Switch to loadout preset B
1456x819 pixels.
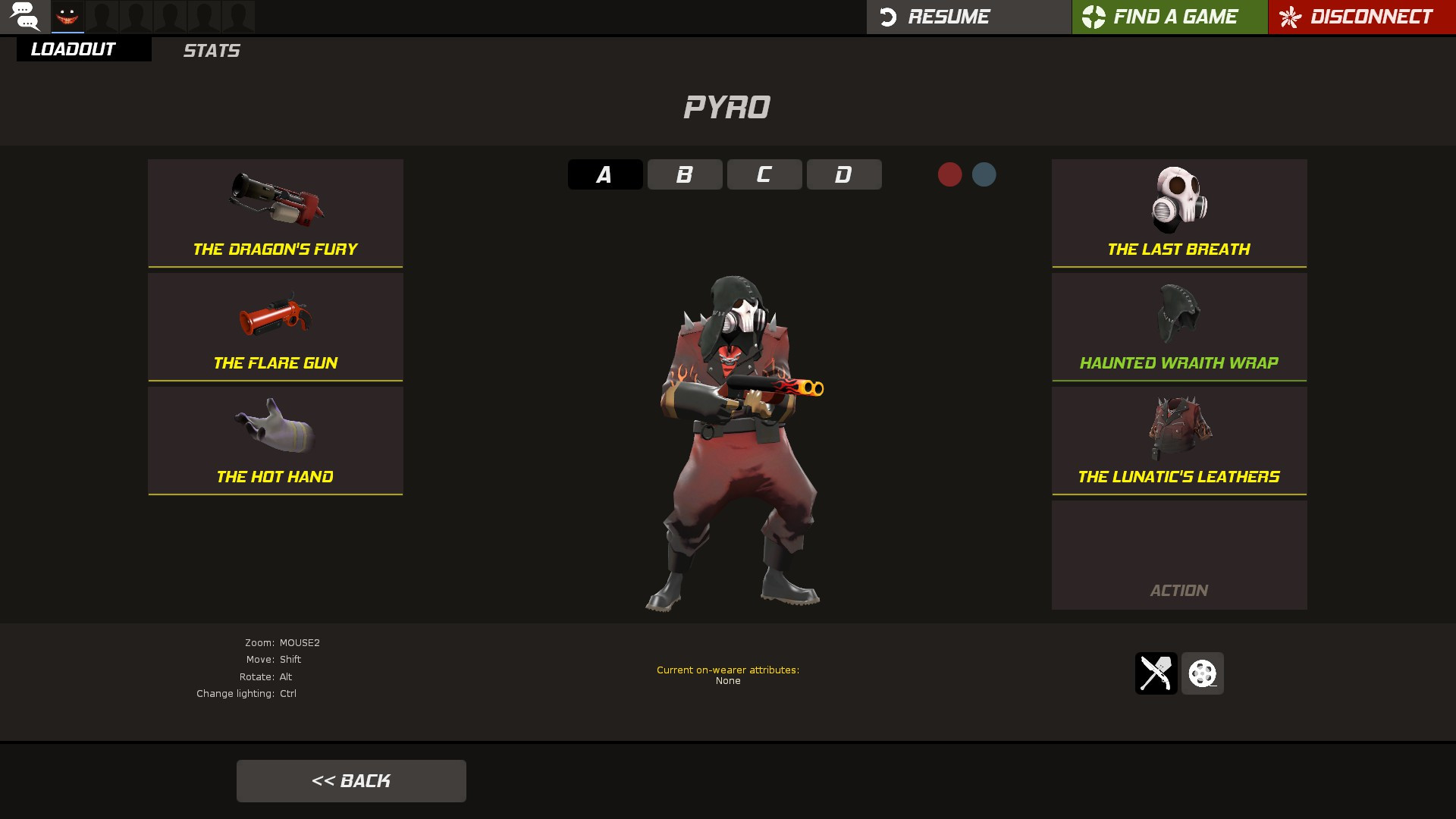click(684, 174)
